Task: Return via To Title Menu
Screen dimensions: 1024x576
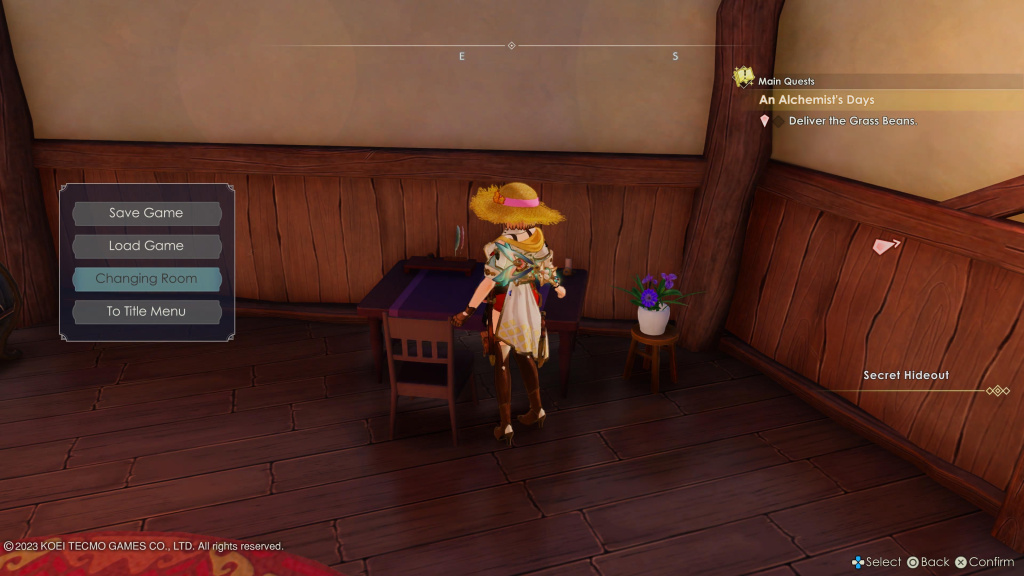Action: pyautogui.click(x=146, y=312)
